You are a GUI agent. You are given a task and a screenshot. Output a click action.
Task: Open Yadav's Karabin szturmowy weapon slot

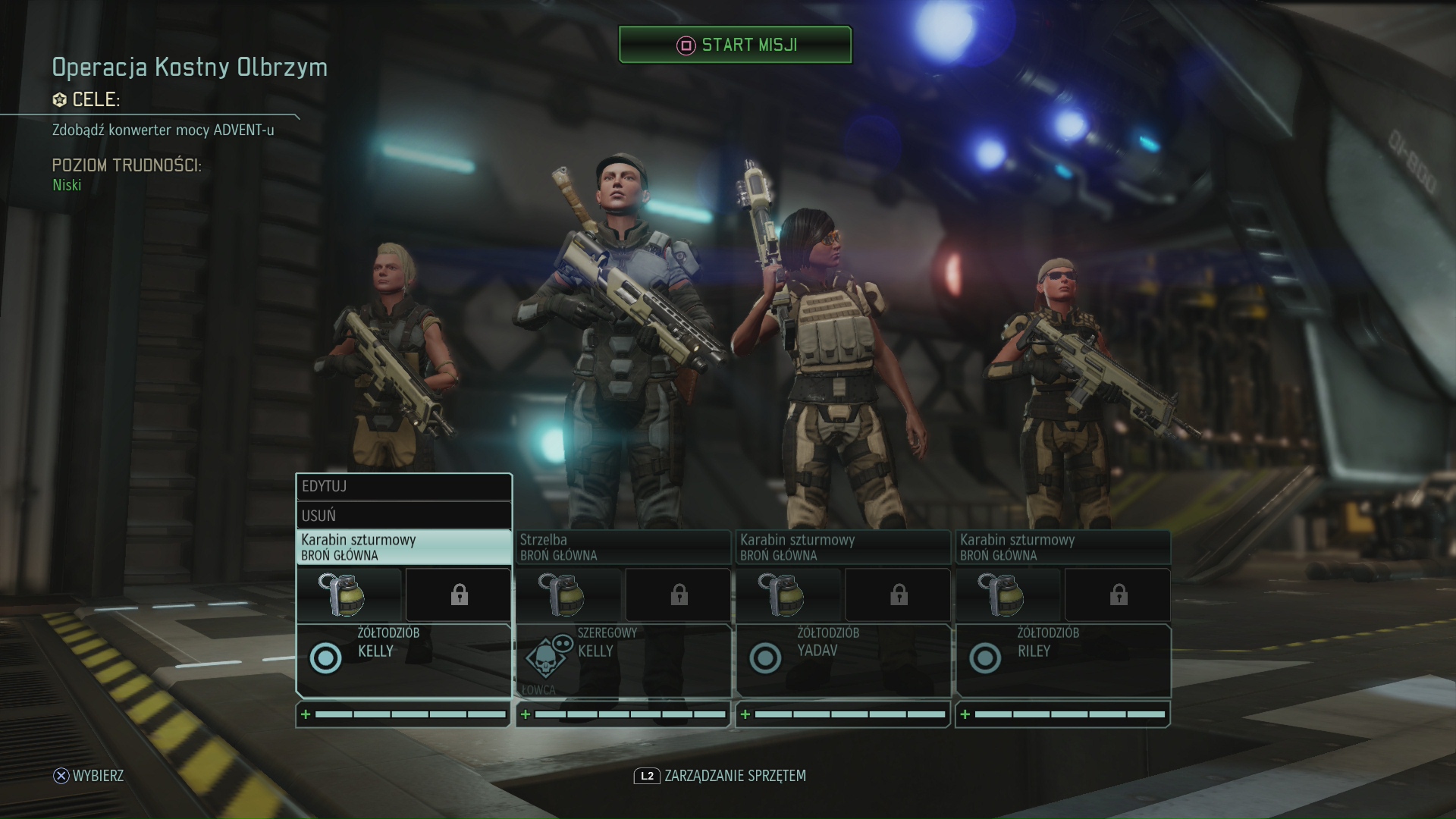(x=843, y=547)
